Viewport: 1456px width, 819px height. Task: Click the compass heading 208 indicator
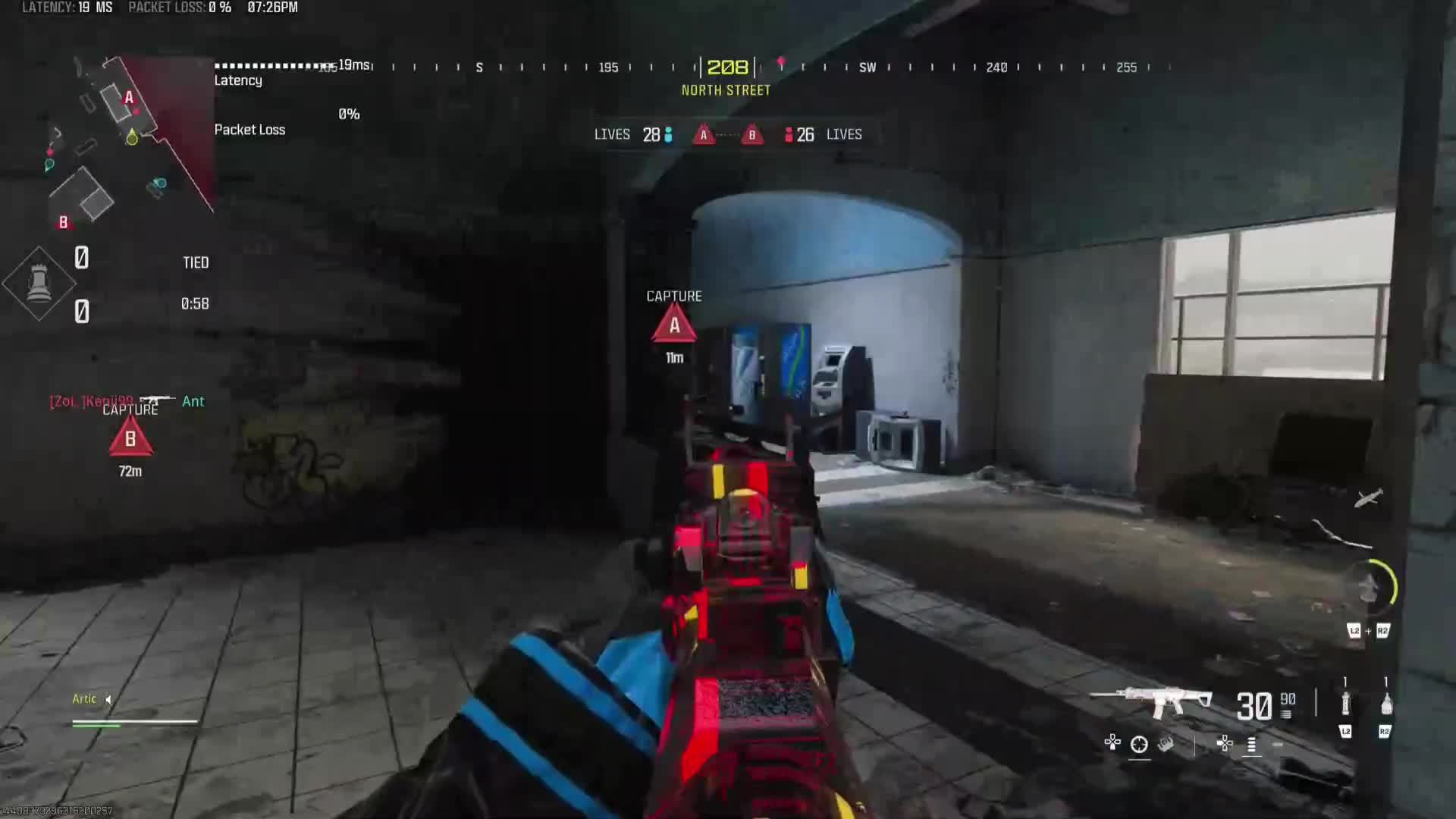point(727,67)
